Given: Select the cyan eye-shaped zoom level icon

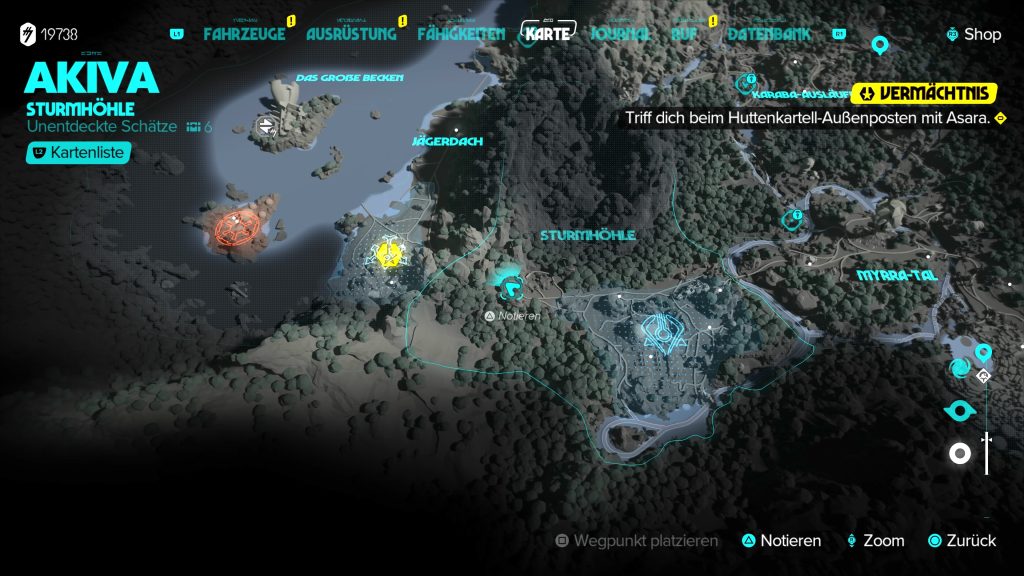Looking at the screenshot, I should [960, 410].
